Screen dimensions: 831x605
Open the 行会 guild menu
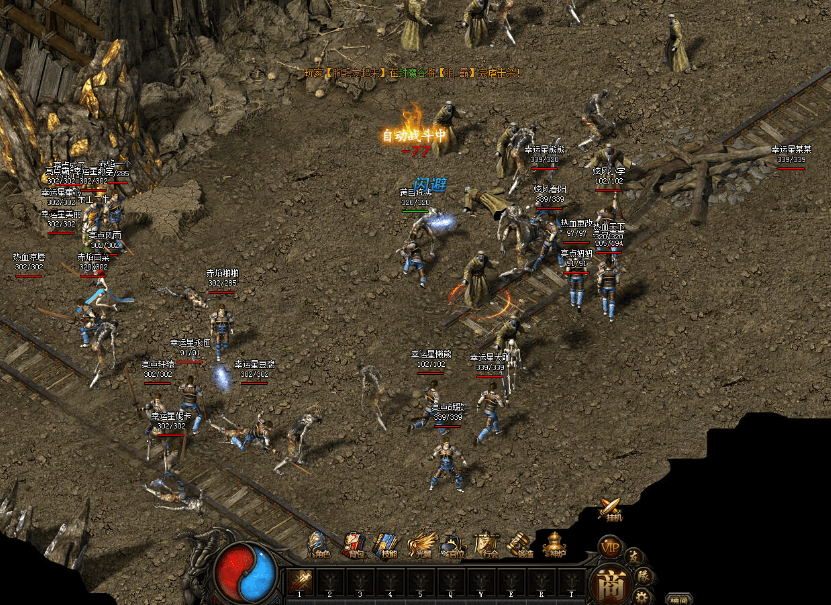point(487,544)
